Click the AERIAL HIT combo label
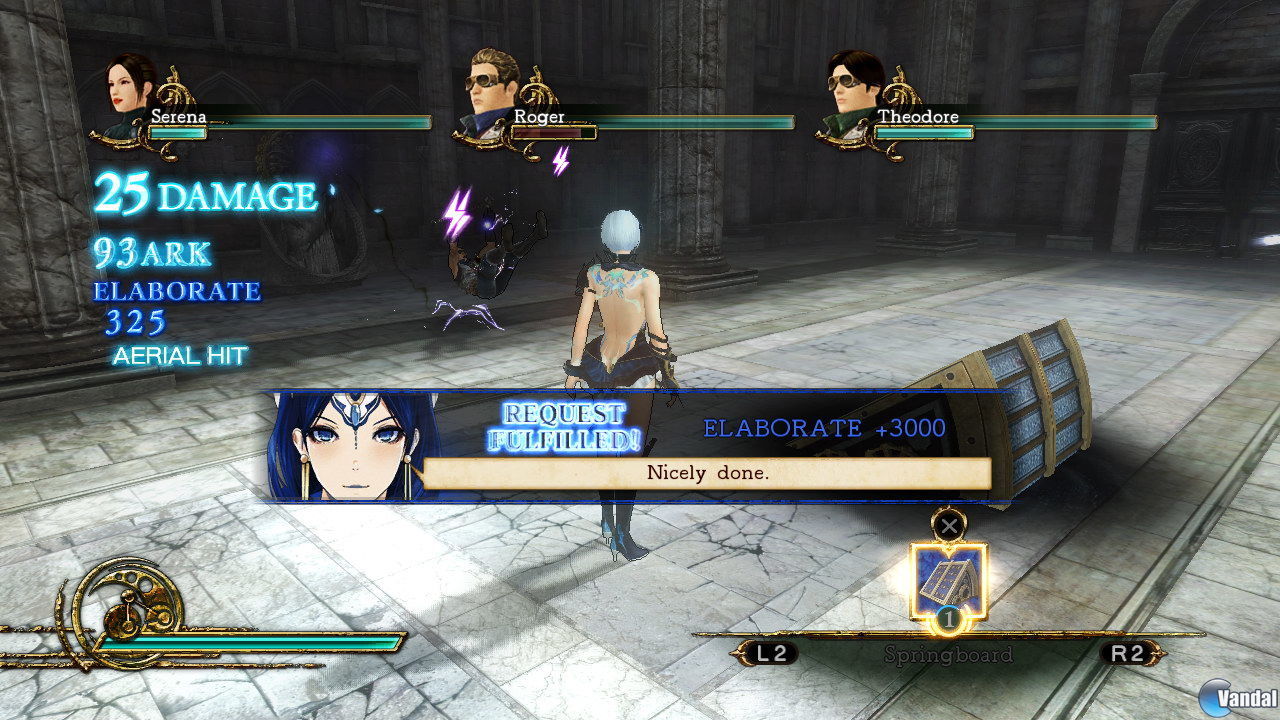 180,355
